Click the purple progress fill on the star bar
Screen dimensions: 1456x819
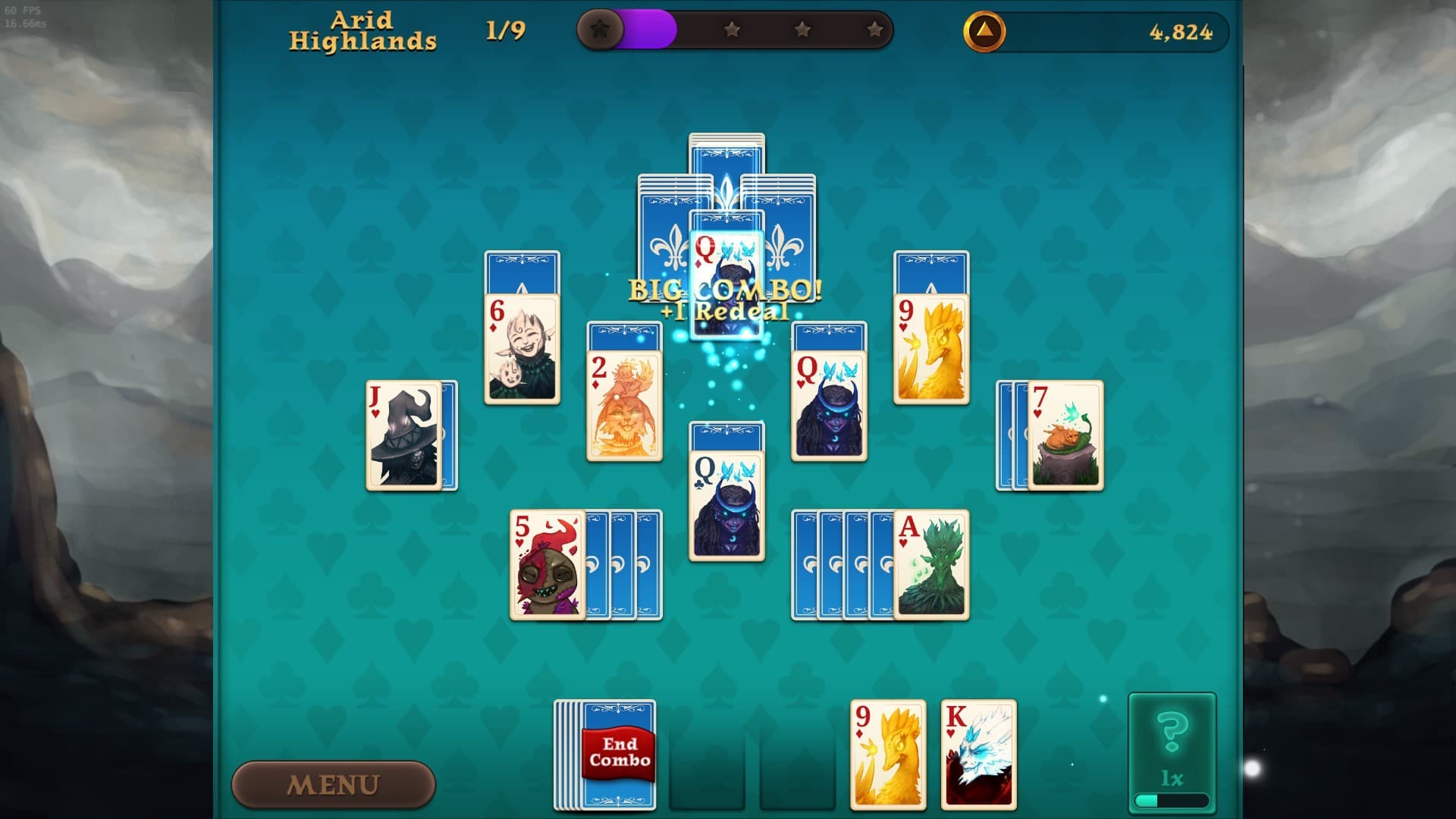[x=648, y=28]
